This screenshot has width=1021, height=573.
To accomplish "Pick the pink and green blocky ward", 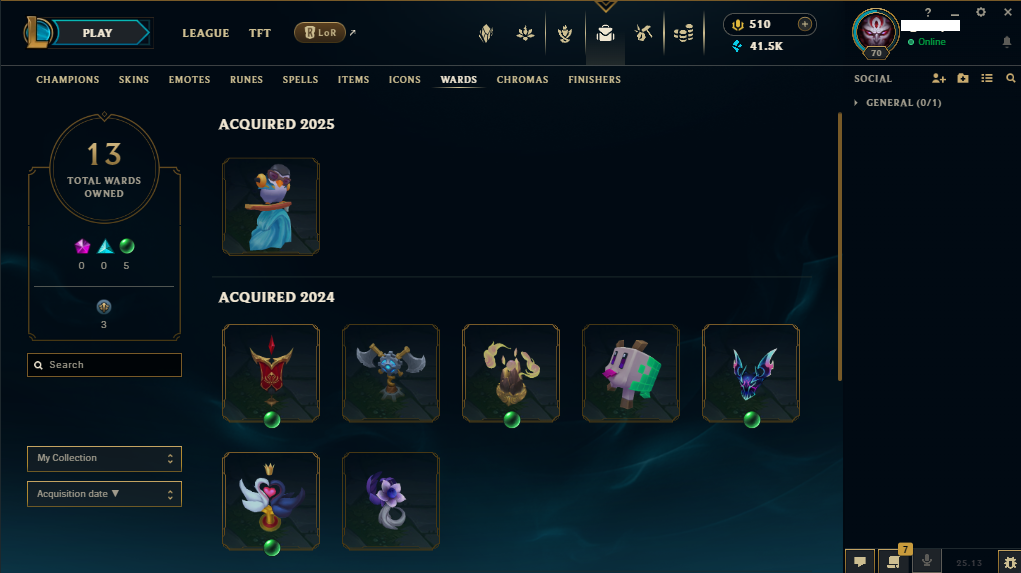I will pos(630,372).
